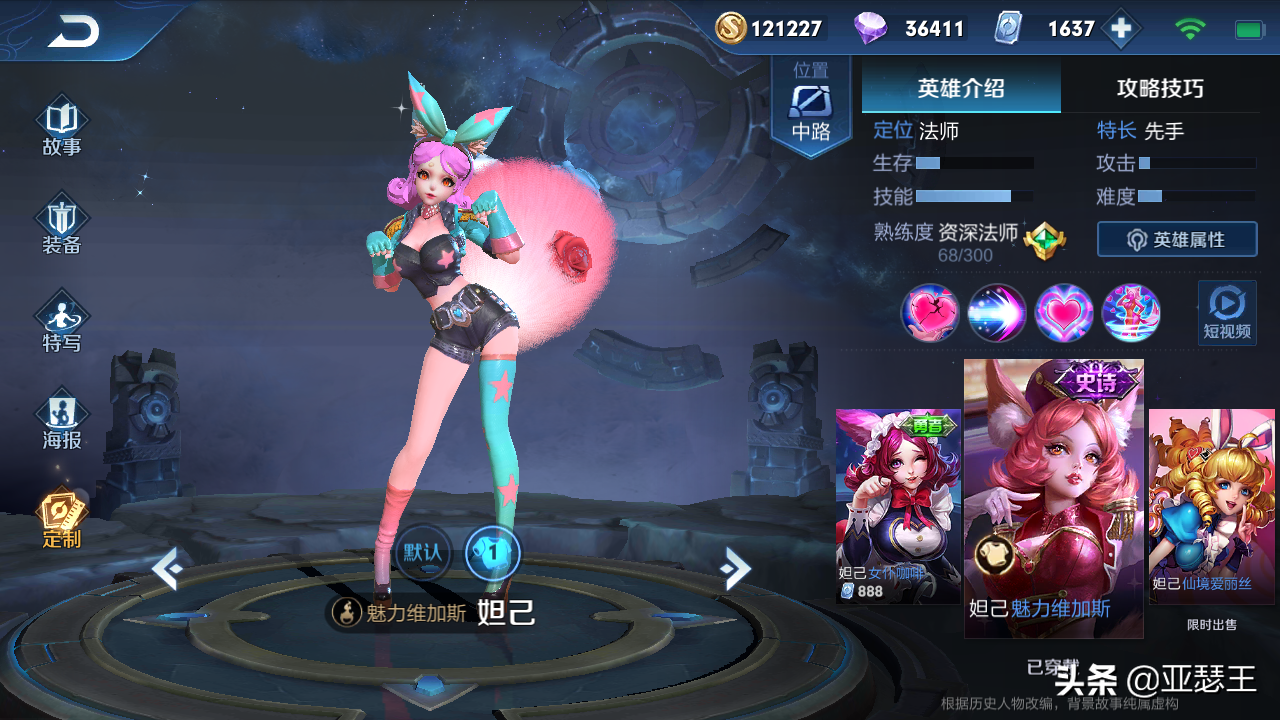The height and width of the screenshot is (720, 1280).
Task: View the pink heart charm skill
Action: (x=1064, y=313)
